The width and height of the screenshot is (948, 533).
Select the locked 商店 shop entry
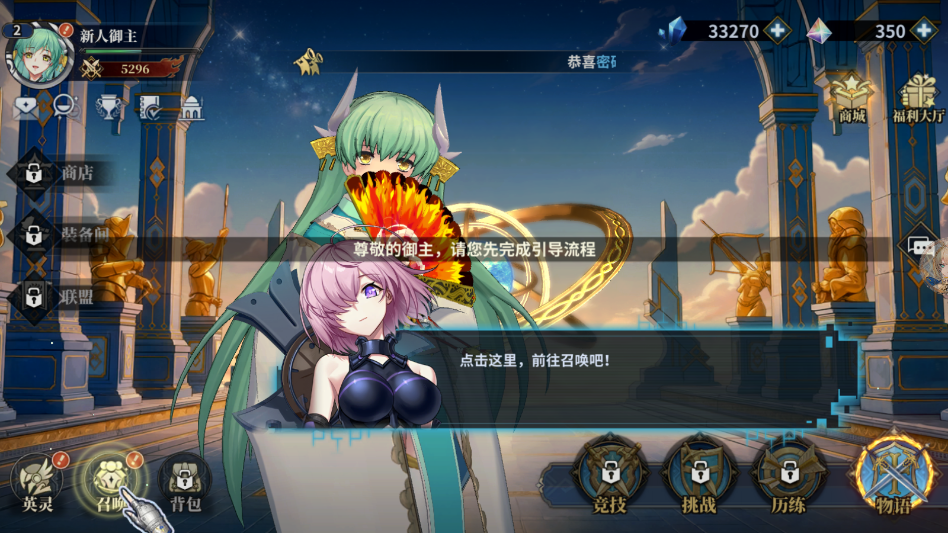[60, 173]
